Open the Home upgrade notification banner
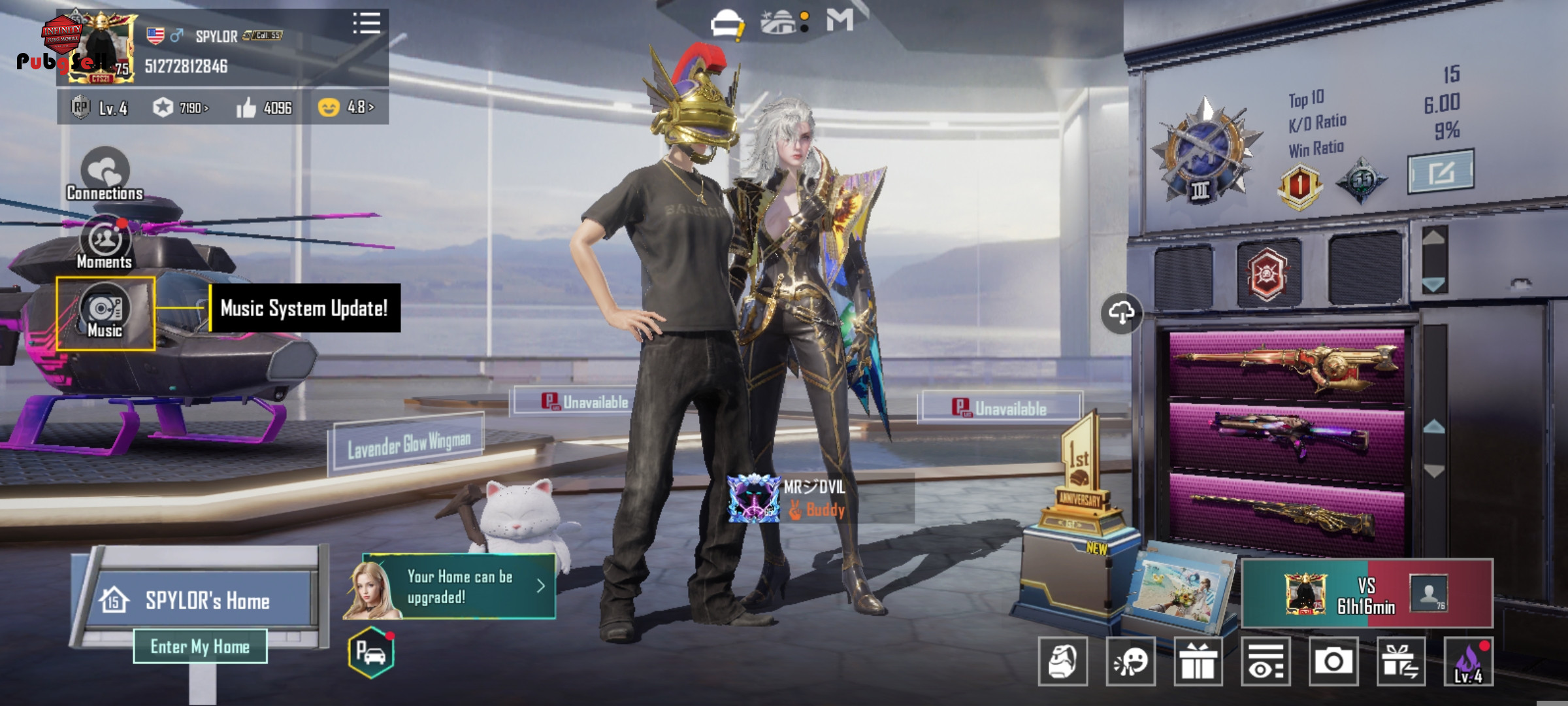Screen dimensions: 1568x706 coord(457,586)
